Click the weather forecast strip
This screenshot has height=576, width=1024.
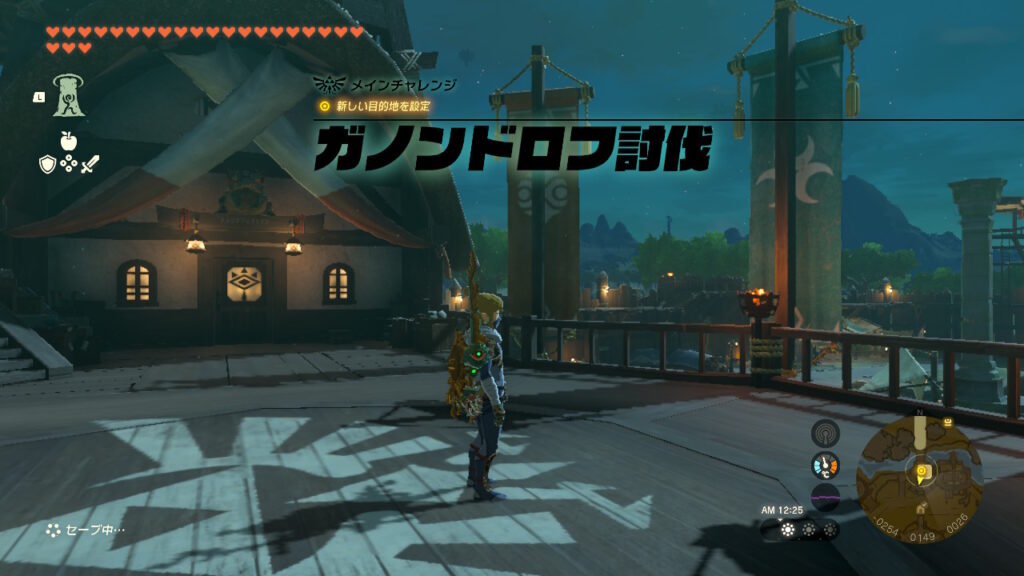800,530
